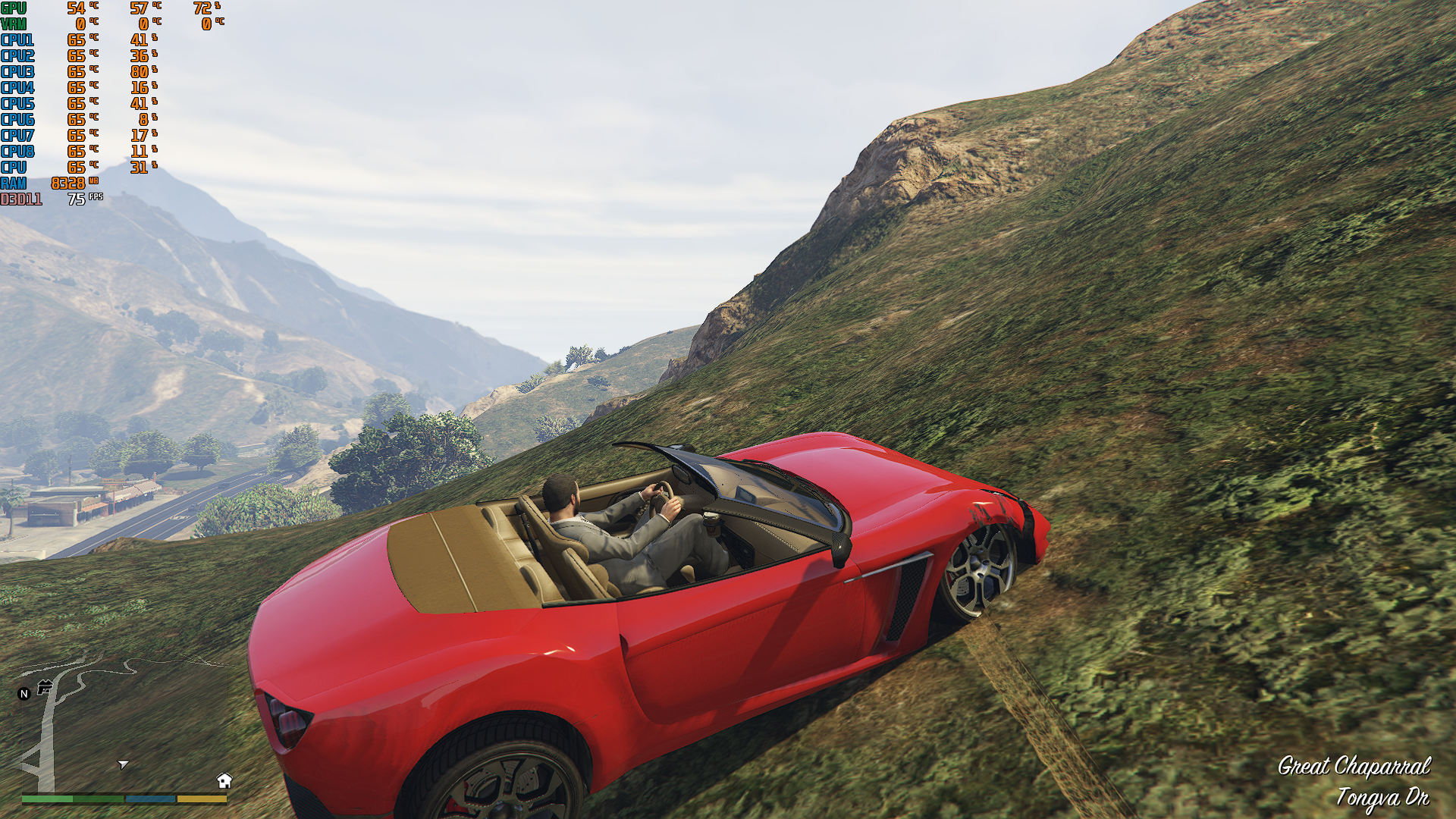1456x819 pixels.
Task: Select the white safehouse blip
Action: (x=224, y=780)
